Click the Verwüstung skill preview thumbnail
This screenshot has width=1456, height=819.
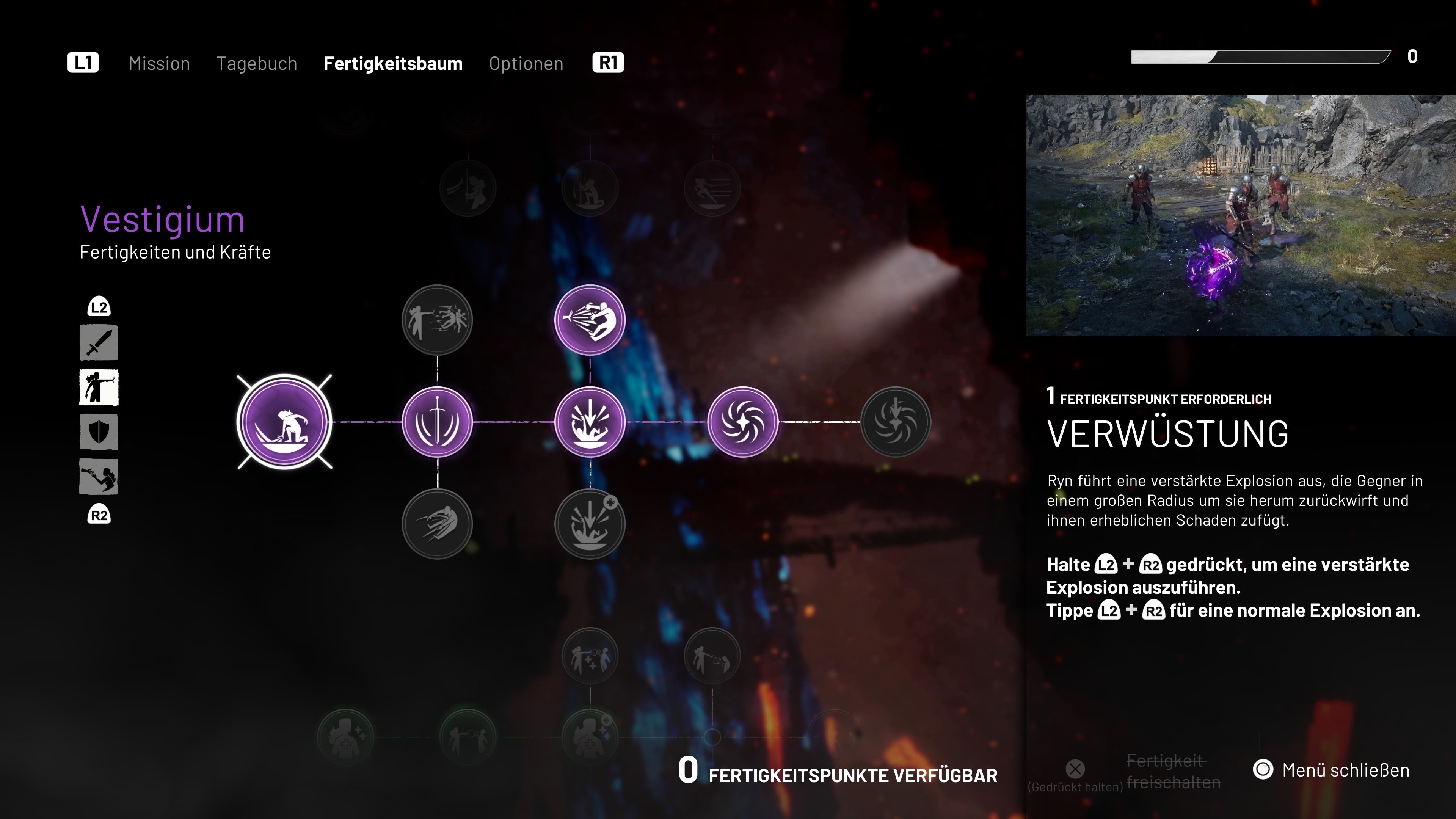[1241, 215]
